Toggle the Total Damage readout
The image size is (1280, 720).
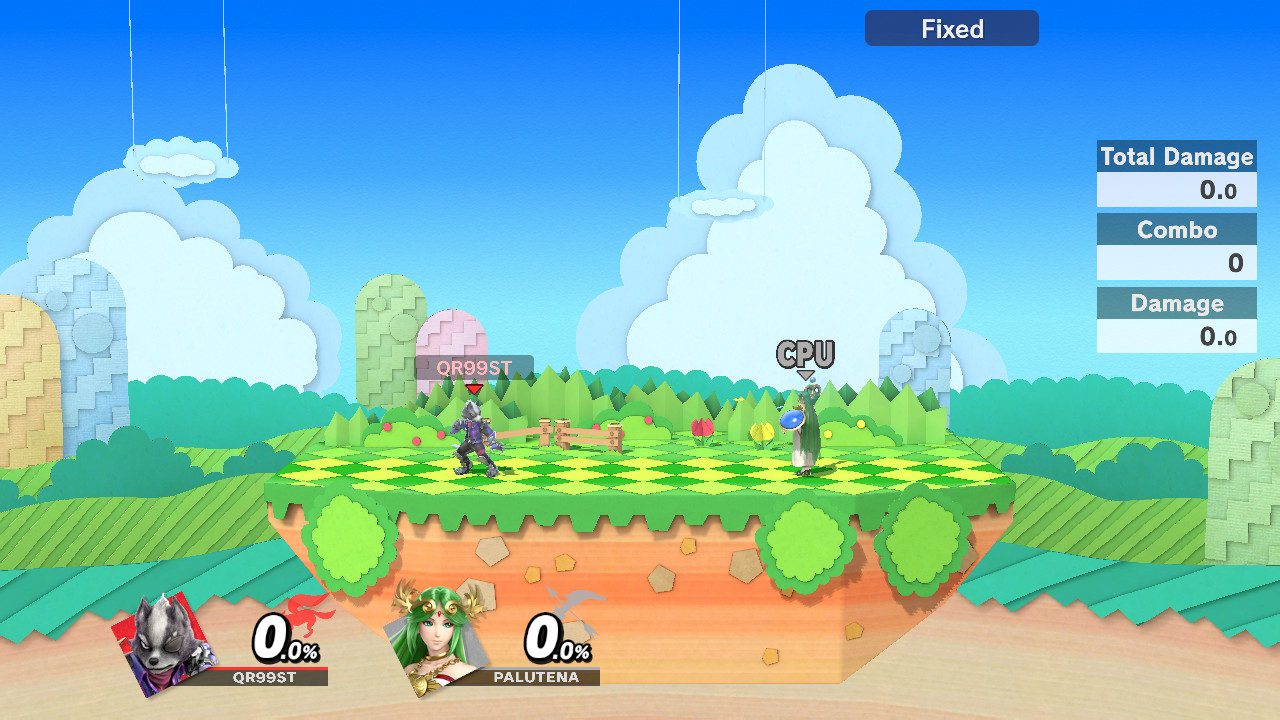[1176, 157]
